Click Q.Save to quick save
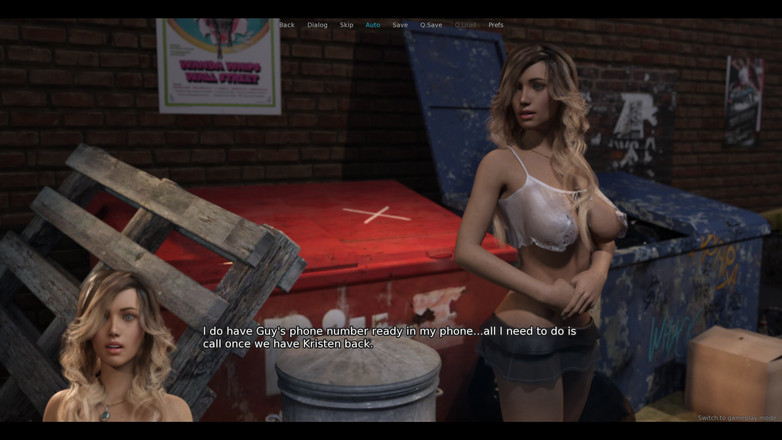 (x=431, y=25)
